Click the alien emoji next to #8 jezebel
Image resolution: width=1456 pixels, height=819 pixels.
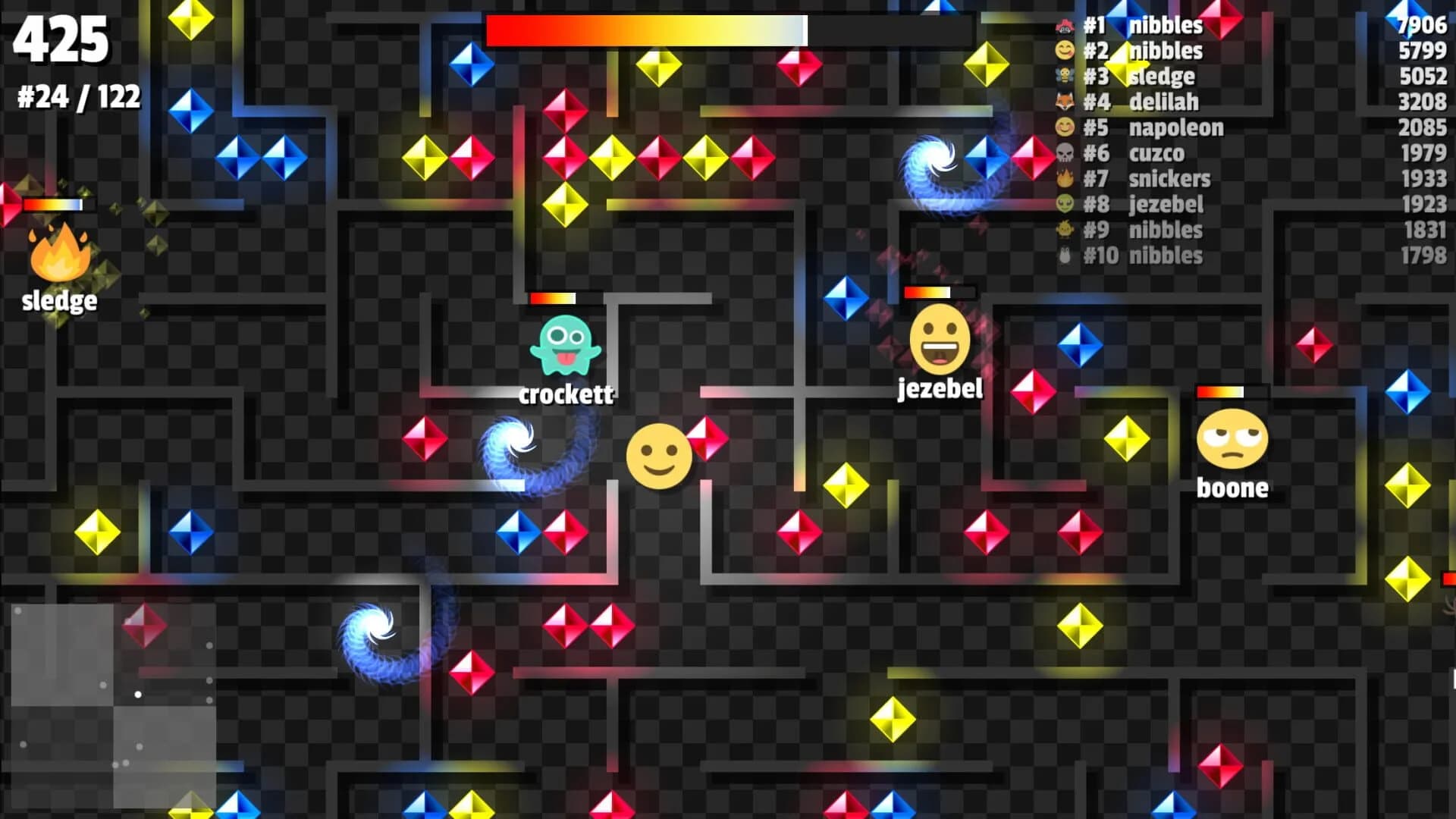tap(1065, 205)
